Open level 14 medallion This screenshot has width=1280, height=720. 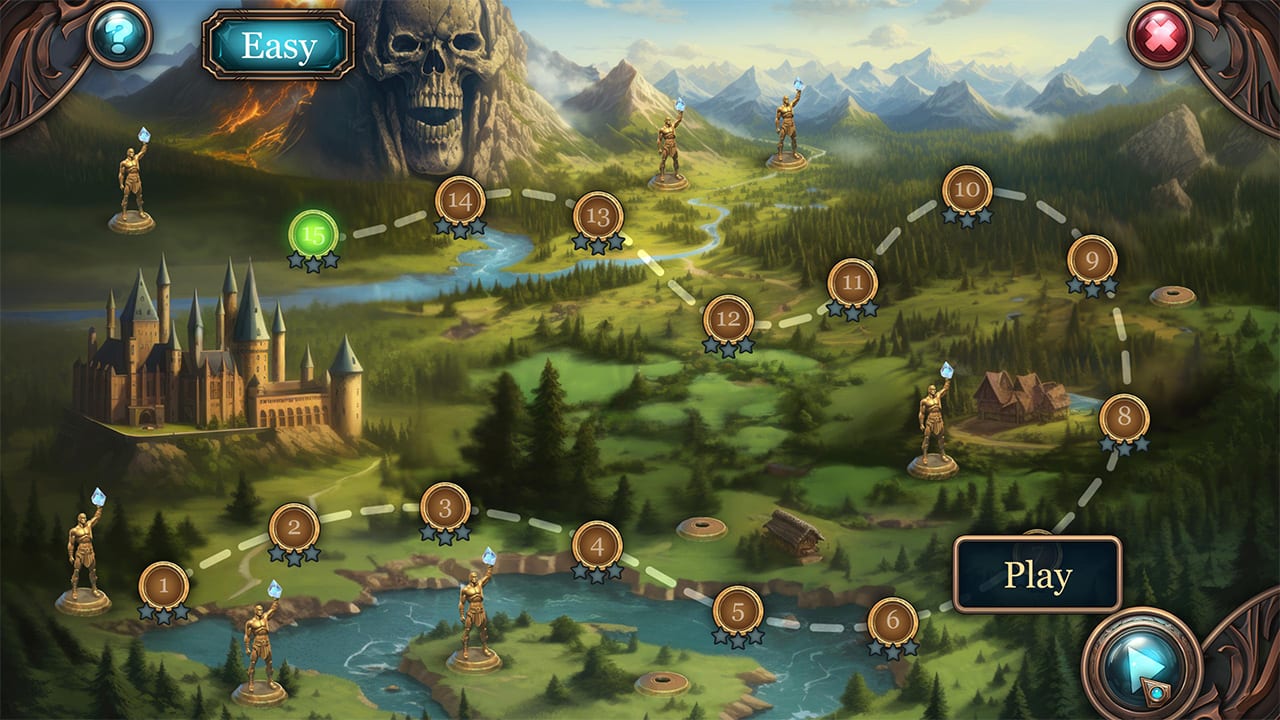click(460, 201)
